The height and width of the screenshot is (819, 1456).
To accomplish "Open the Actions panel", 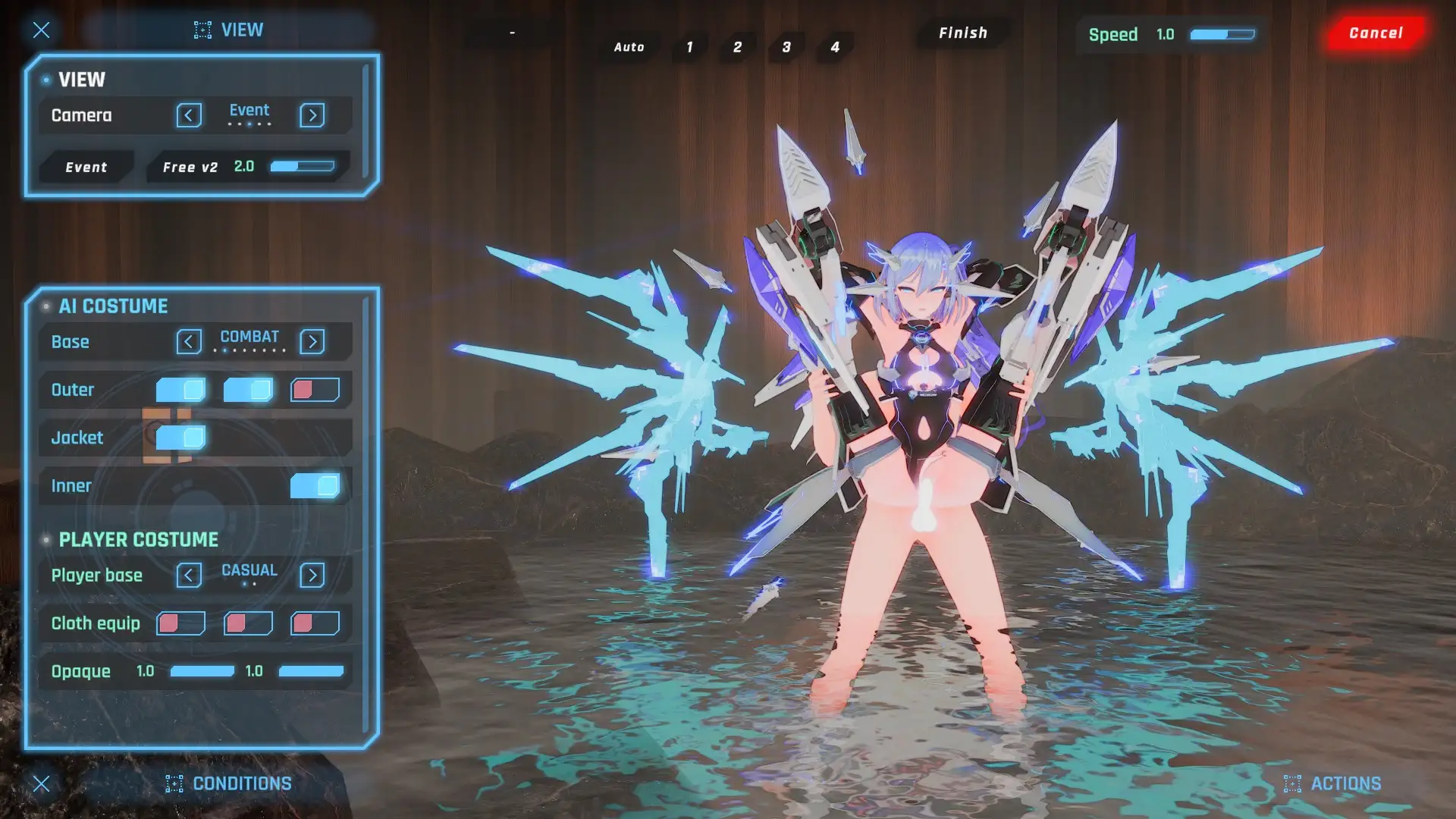I will point(1332,783).
